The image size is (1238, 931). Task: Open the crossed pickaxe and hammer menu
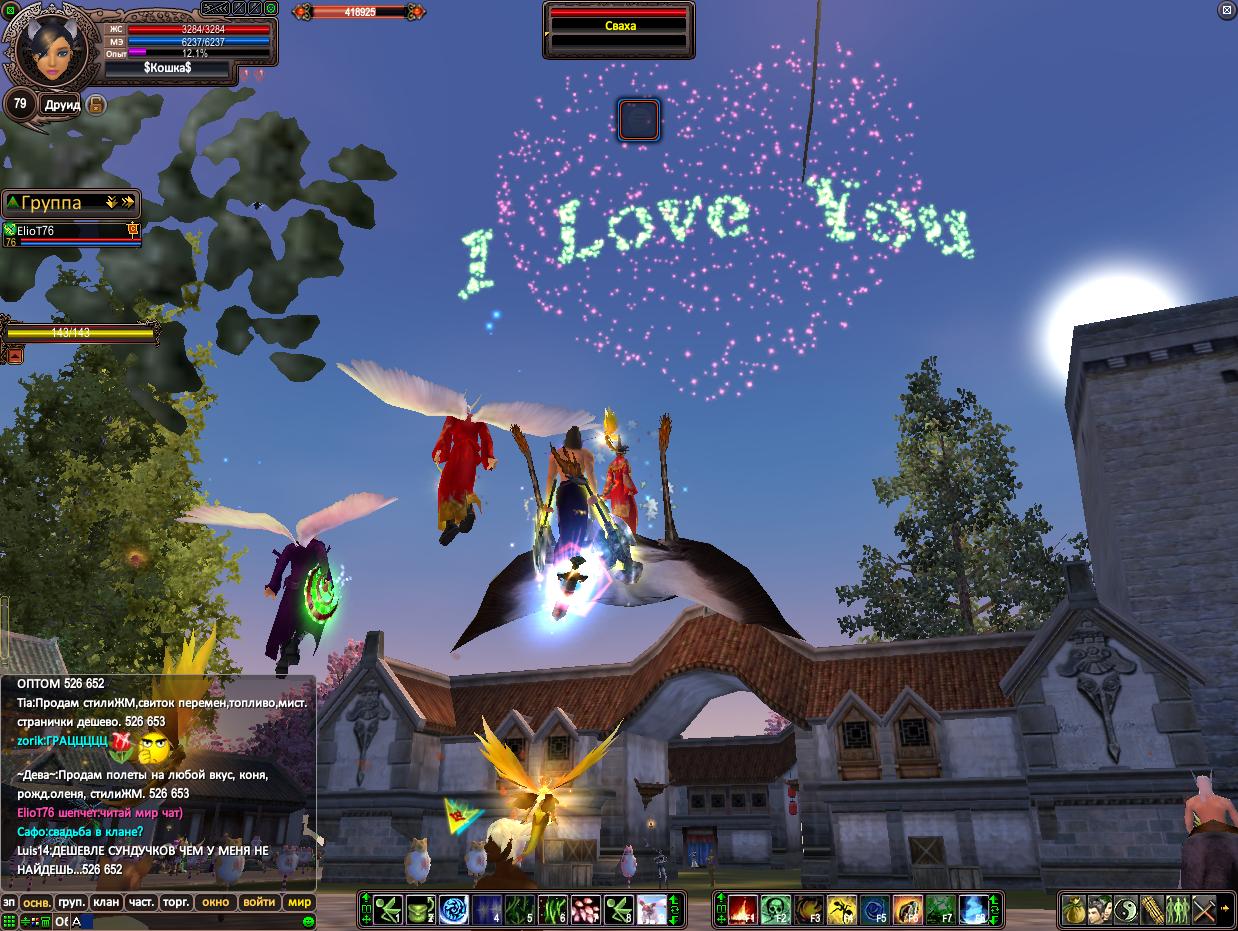pyautogui.click(x=1203, y=910)
